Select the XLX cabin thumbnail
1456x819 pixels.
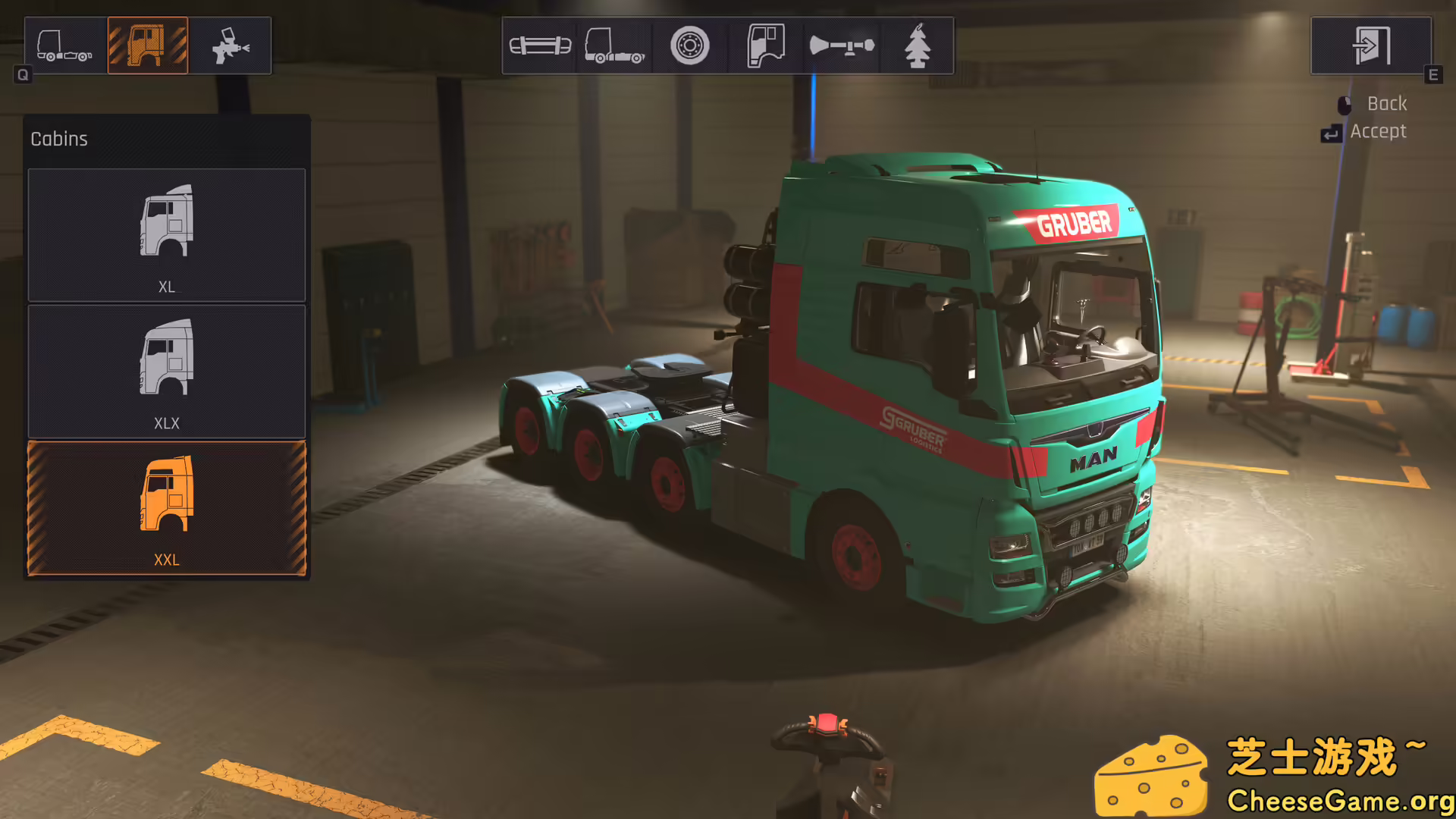click(166, 370)
